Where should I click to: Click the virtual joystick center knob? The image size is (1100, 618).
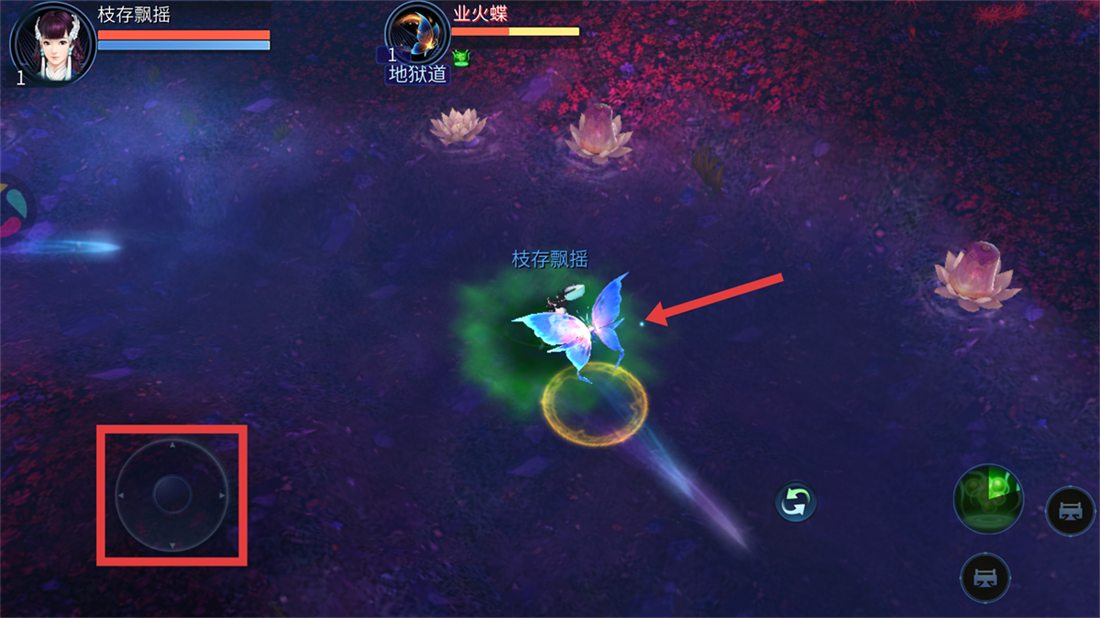pos(172,494)
